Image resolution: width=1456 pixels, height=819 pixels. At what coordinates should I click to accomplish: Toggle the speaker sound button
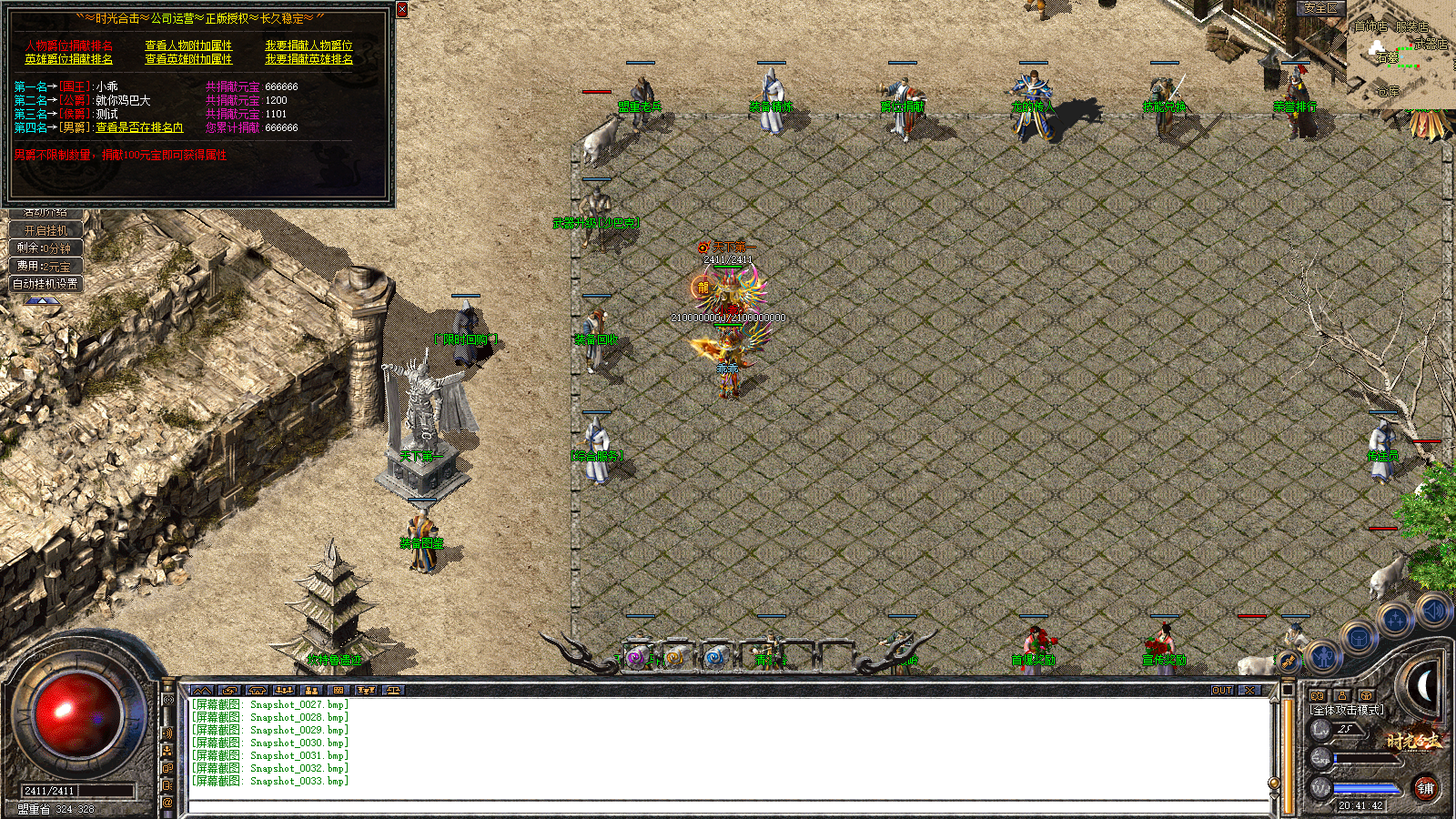1433,611
